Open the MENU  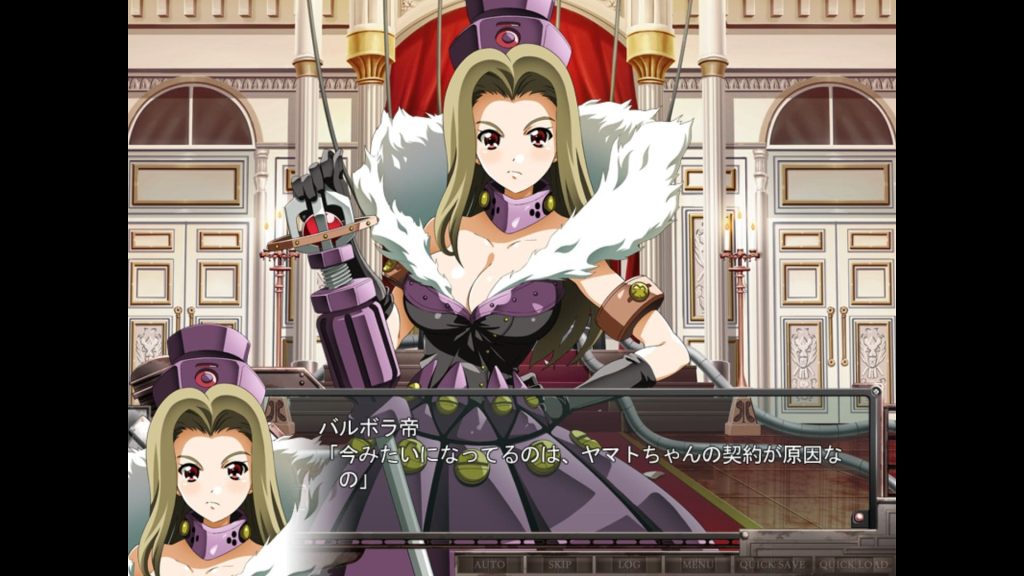[x=699, y=564]
